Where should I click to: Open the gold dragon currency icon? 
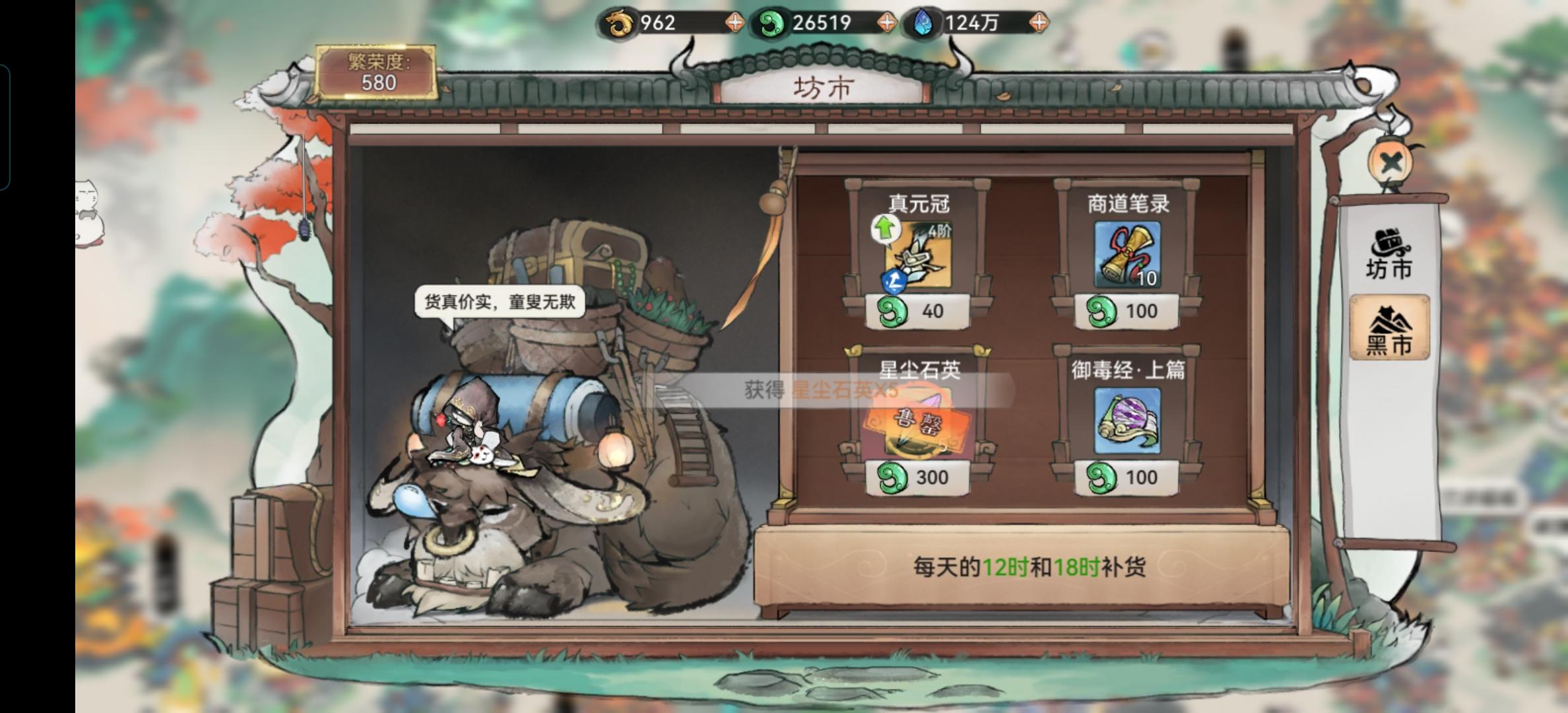pos(619,23)
